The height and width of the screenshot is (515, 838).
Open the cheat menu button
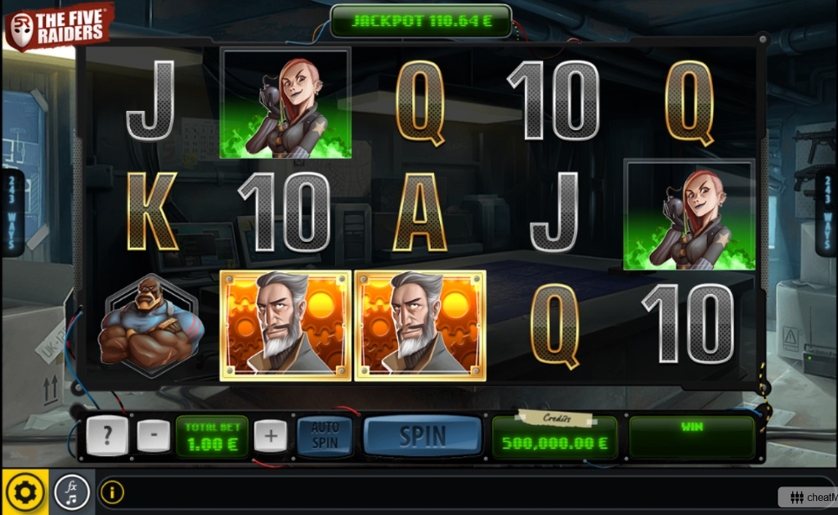[x=809, y=497]
